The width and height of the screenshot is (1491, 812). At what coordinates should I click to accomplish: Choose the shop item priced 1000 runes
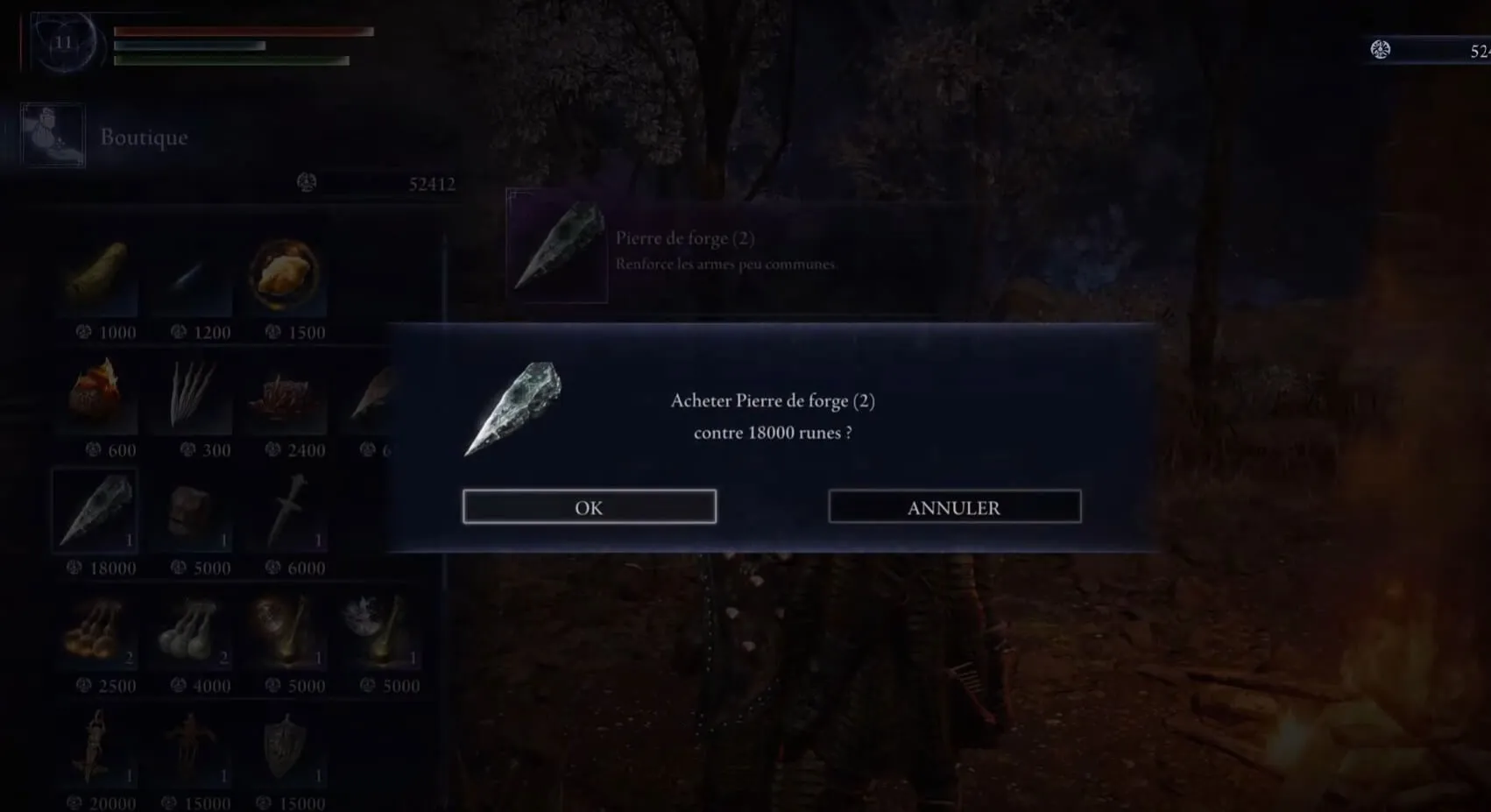point(99,278)
